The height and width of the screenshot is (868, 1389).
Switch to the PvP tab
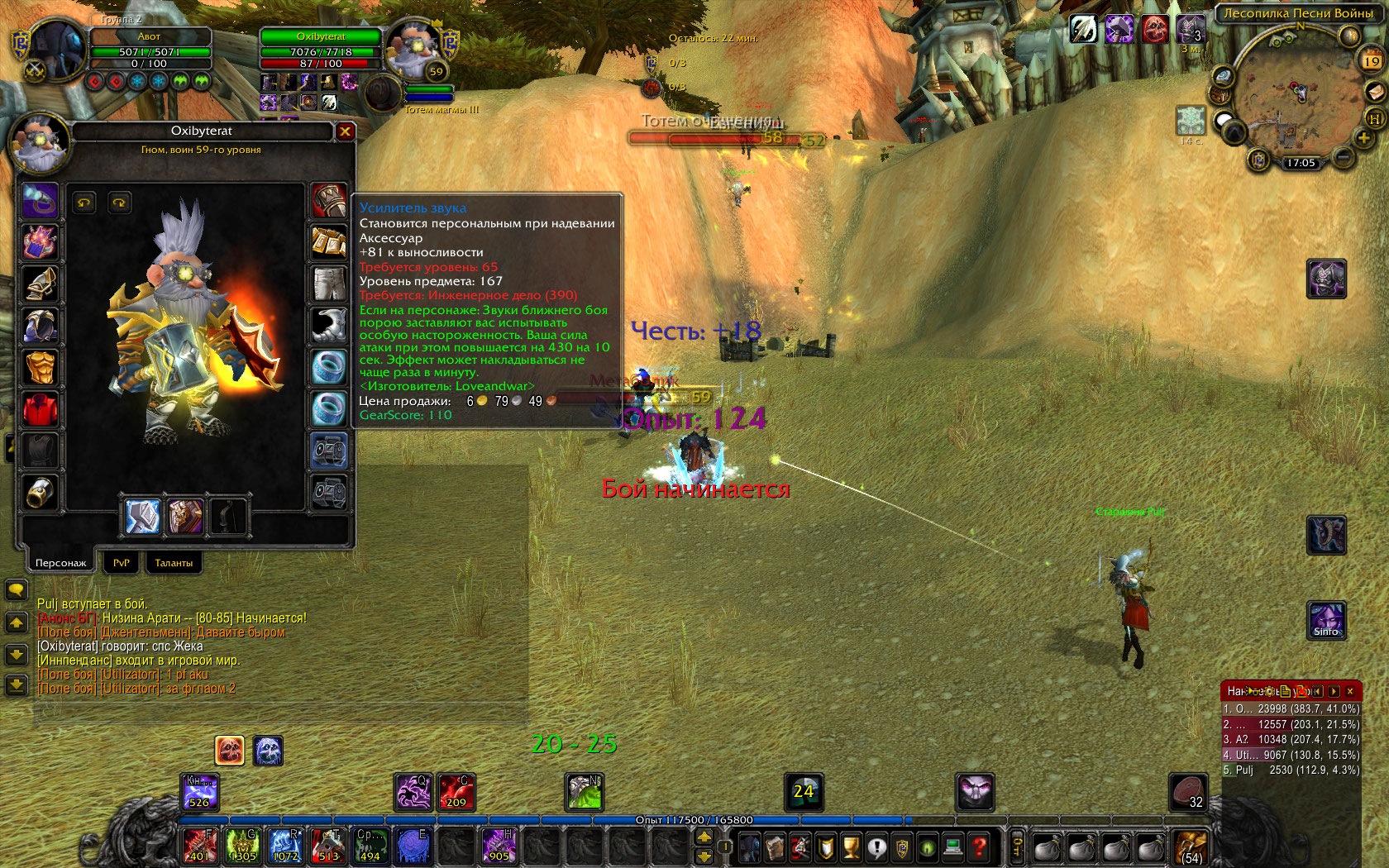click(x=121, y=563)
